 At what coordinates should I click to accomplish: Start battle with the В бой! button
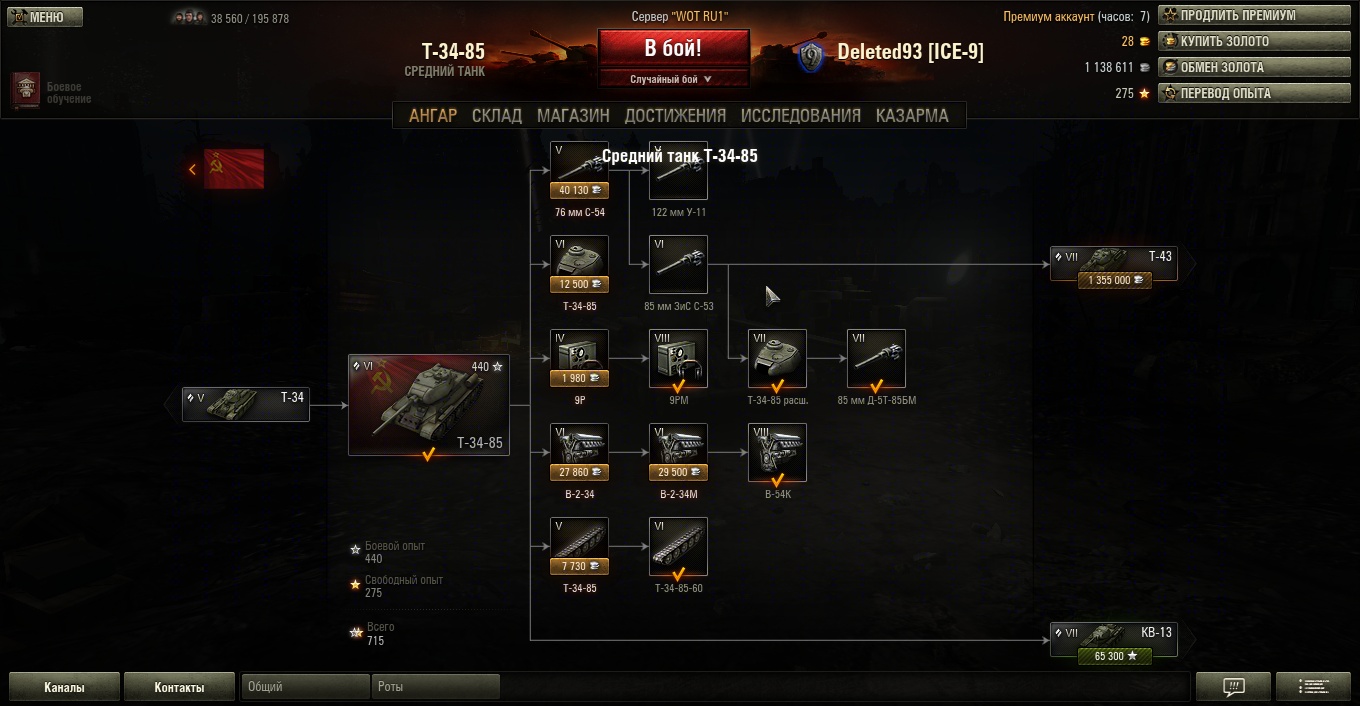tap(673, 48)
